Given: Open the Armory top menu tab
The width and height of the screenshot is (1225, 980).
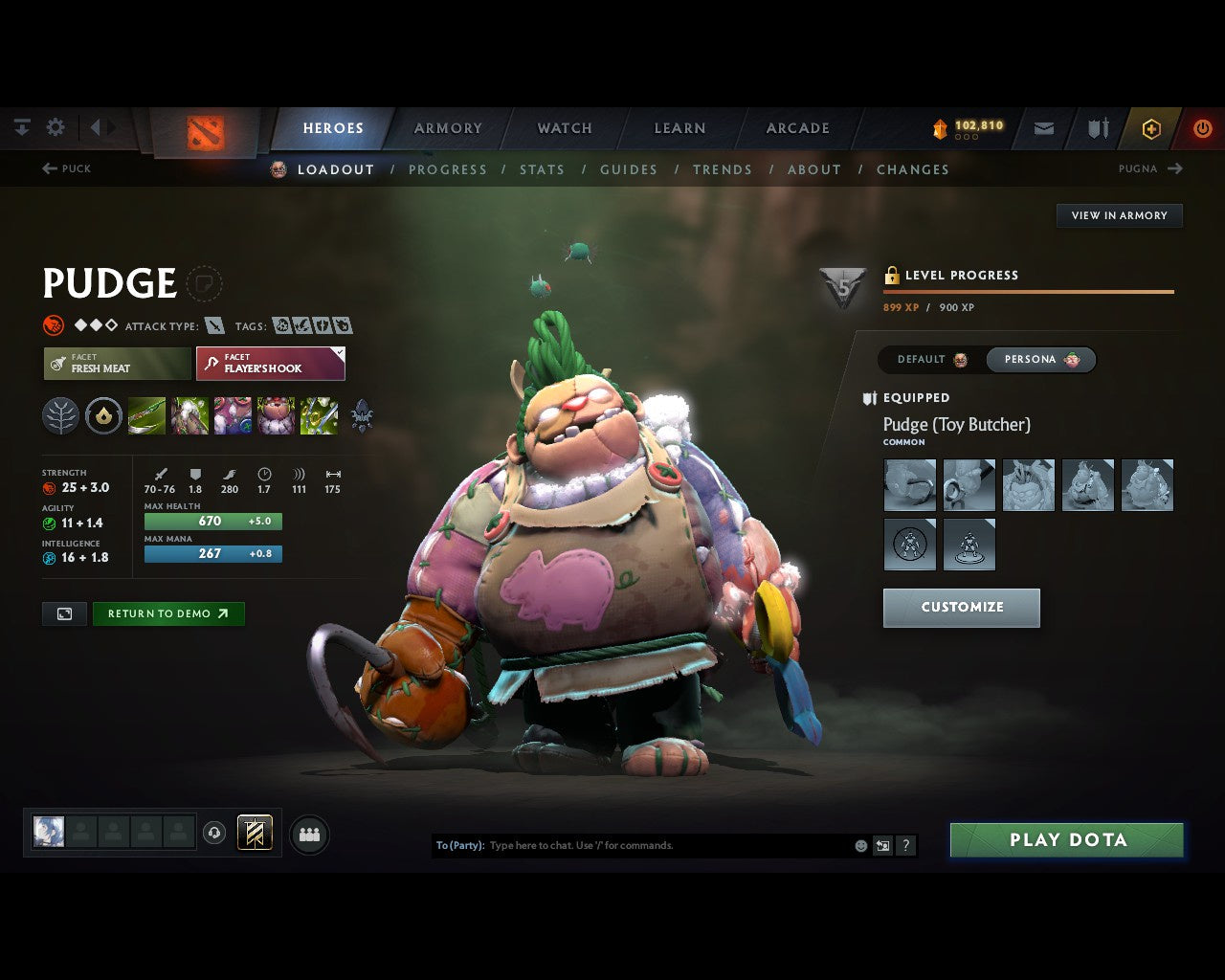Looking at the screenshot, I should 448,128.
